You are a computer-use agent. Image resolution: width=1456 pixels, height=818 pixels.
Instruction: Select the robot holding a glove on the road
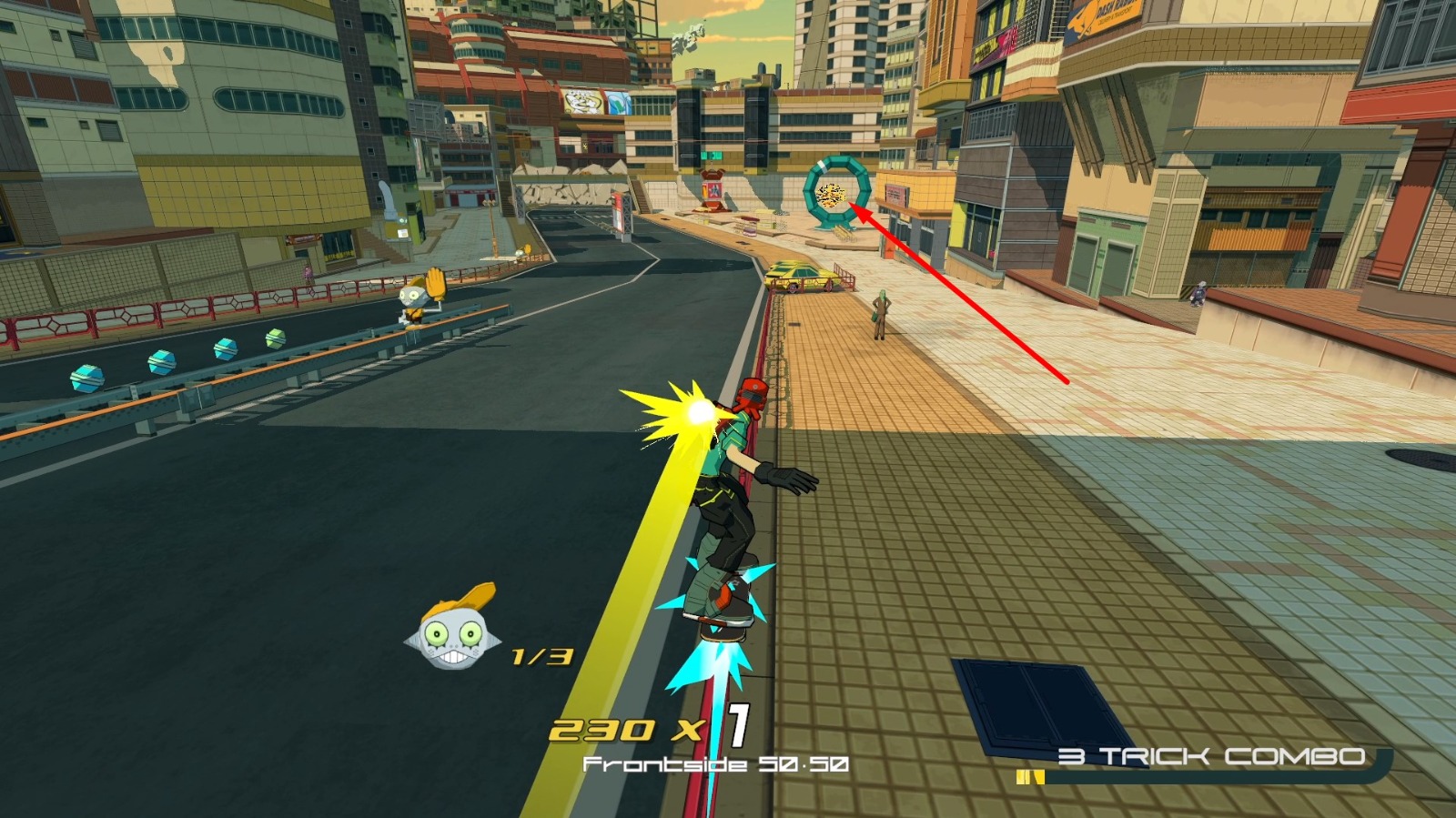tap(414, 300)
